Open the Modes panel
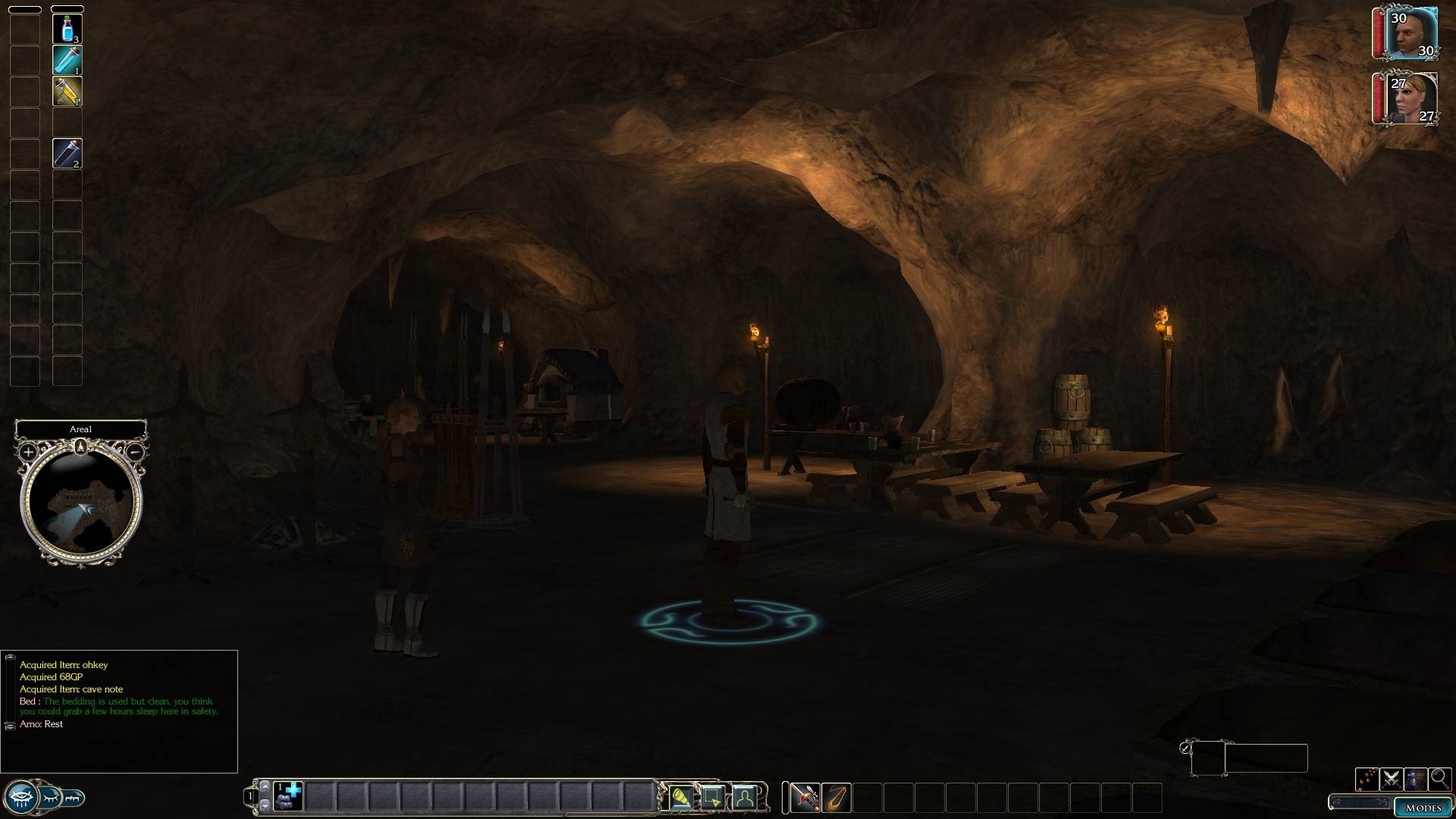This screenshot has width=1456, height=819. [x=1423, y=808]
